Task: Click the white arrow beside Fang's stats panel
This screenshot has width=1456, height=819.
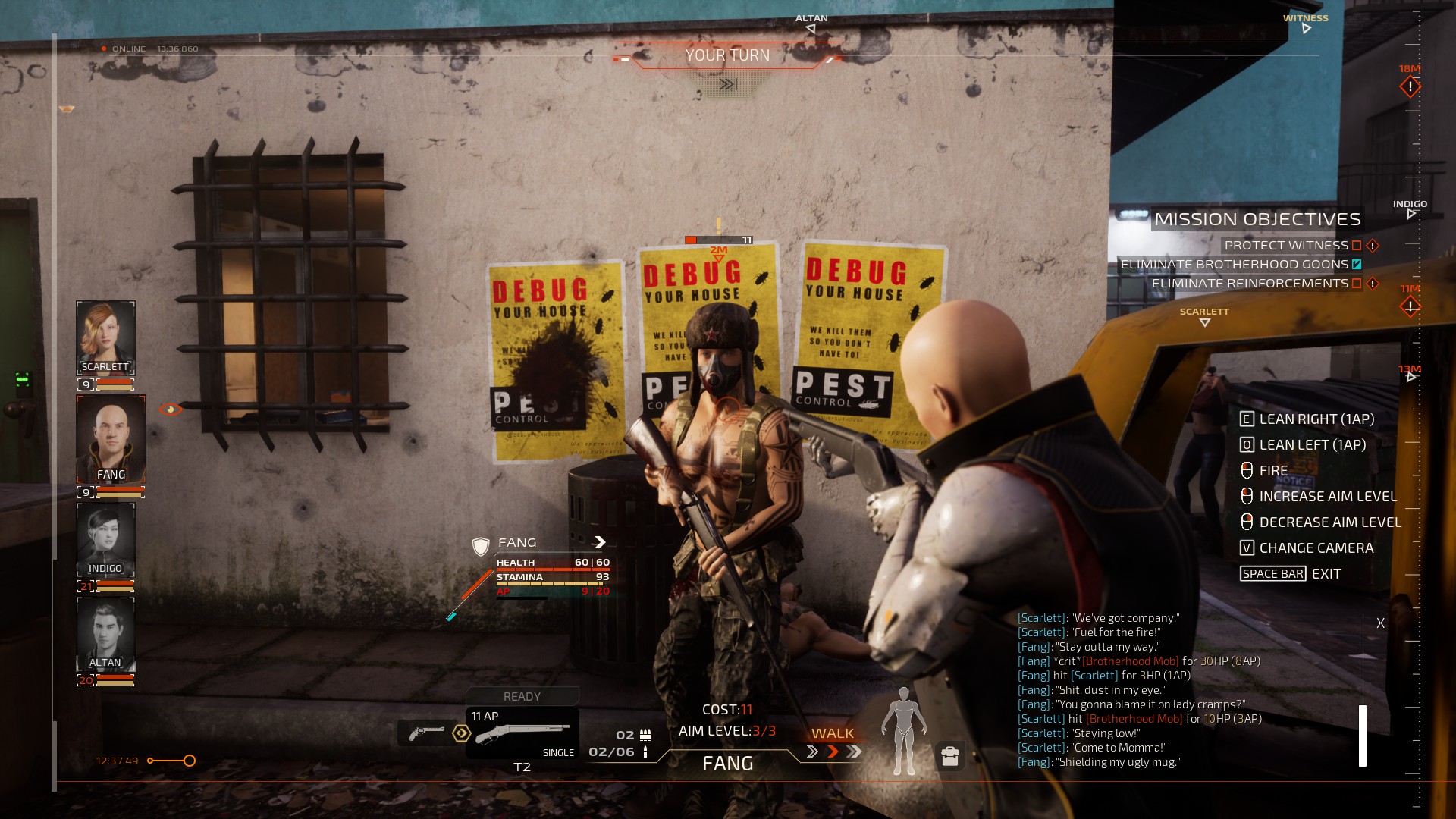Action: (600, 542)
